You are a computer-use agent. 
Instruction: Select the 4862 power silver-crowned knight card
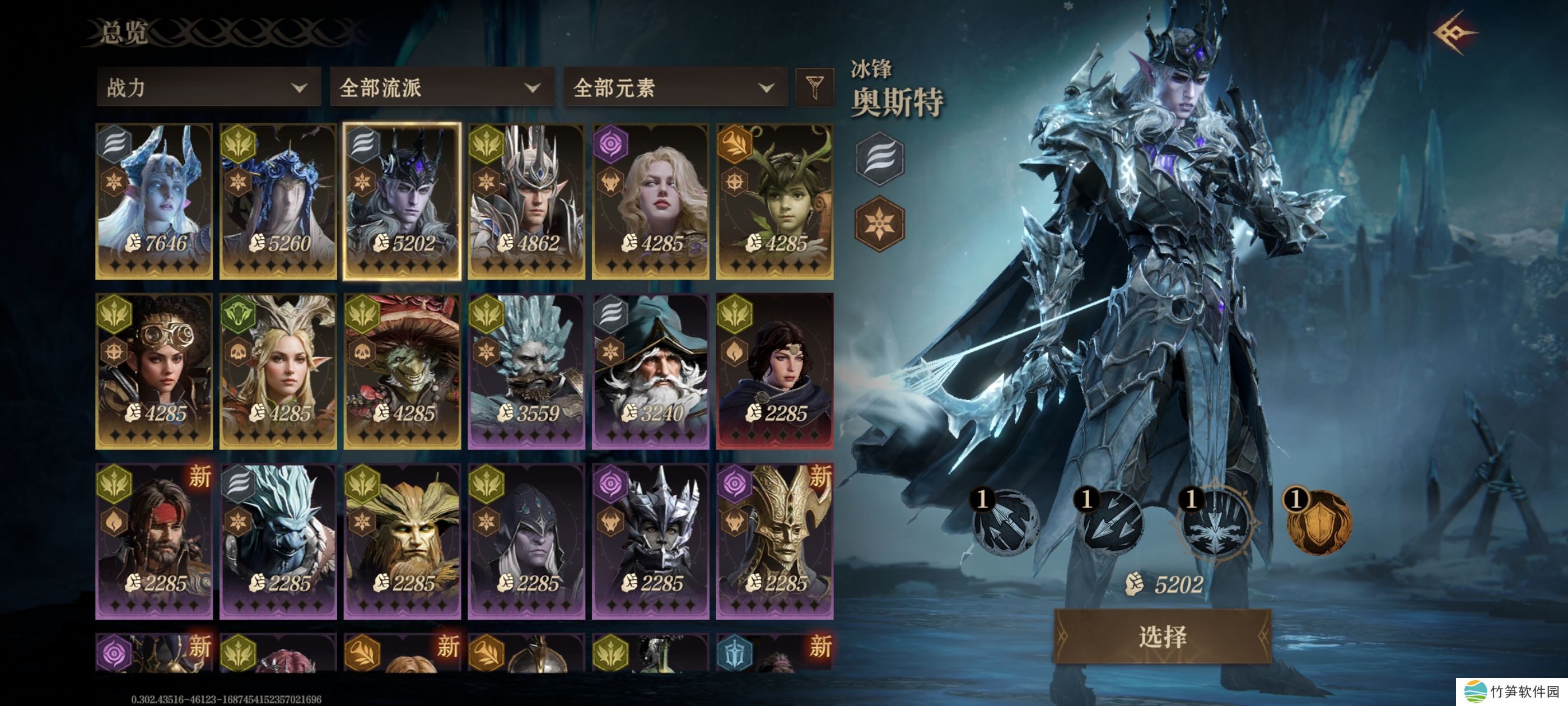pyautogui.click(x=526, y=201)
